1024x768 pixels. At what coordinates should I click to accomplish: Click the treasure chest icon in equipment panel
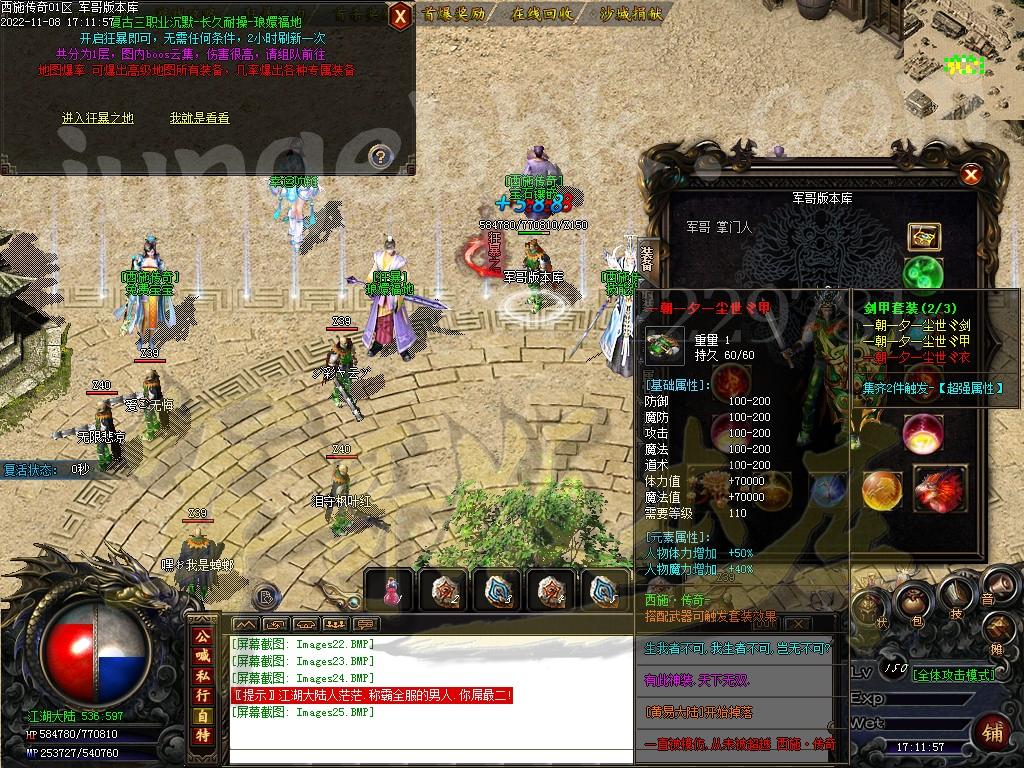pos(922,236)
